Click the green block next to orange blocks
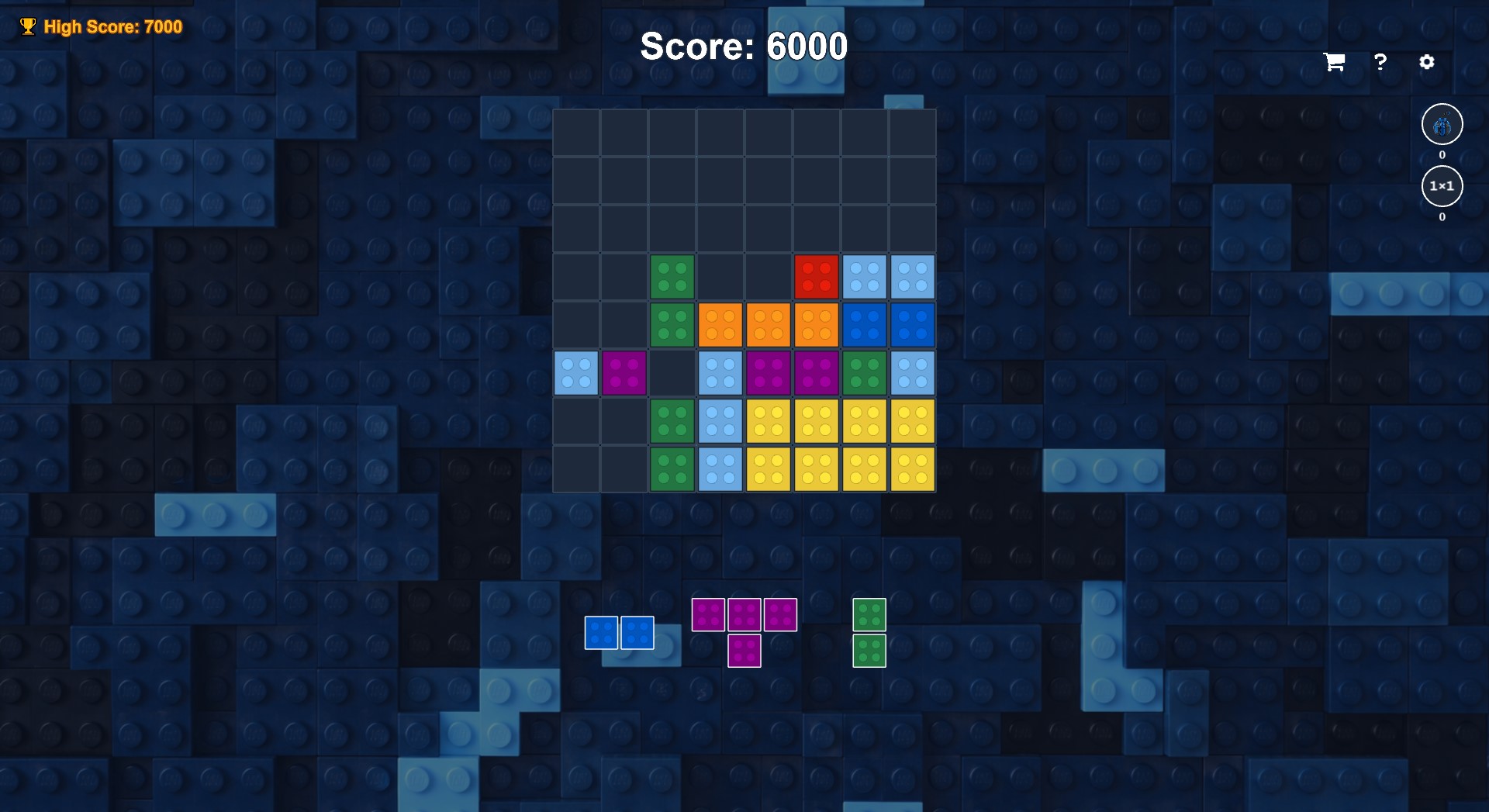 [x=672, y=325]
